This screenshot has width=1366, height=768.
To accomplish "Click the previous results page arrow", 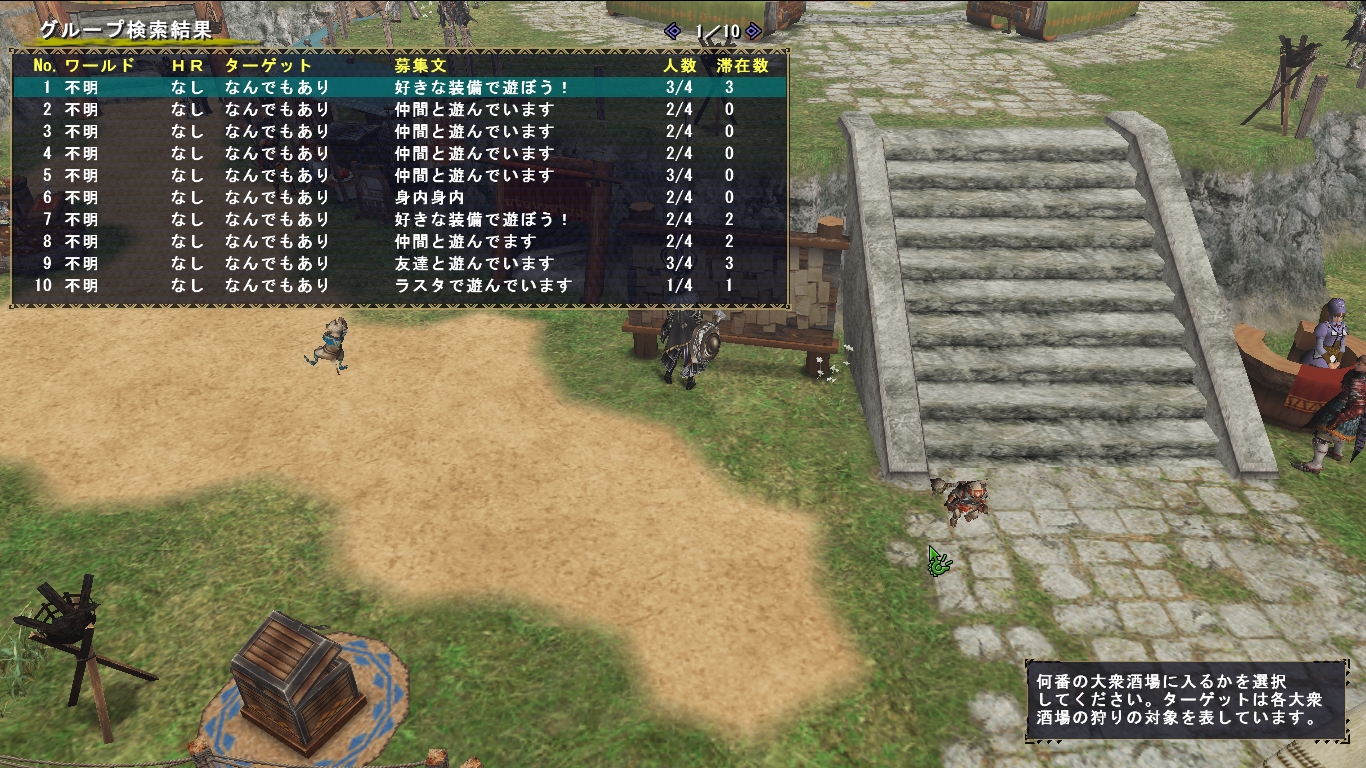I will [x=673, y=31].
